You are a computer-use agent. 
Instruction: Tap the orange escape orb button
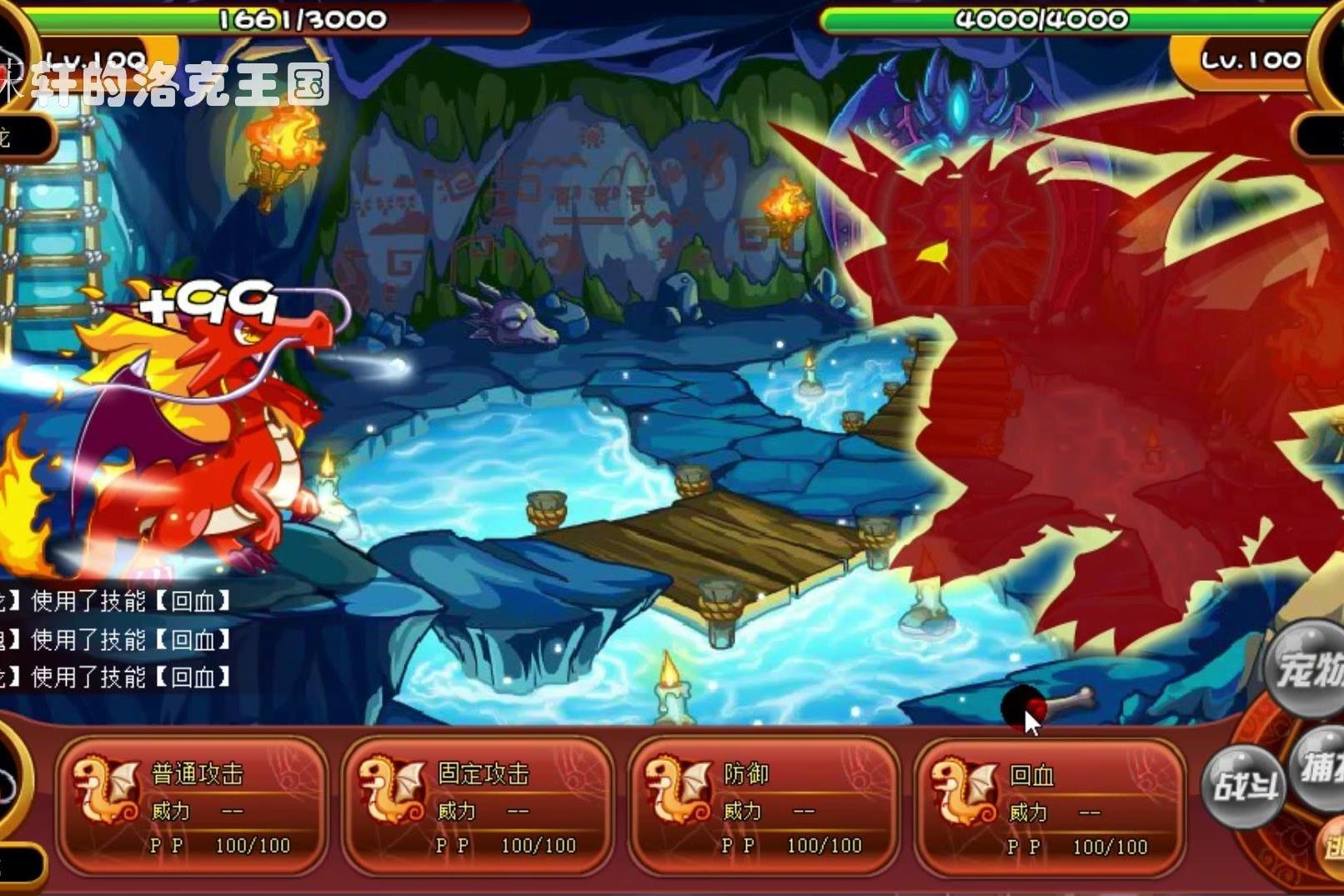point(1332,846)
